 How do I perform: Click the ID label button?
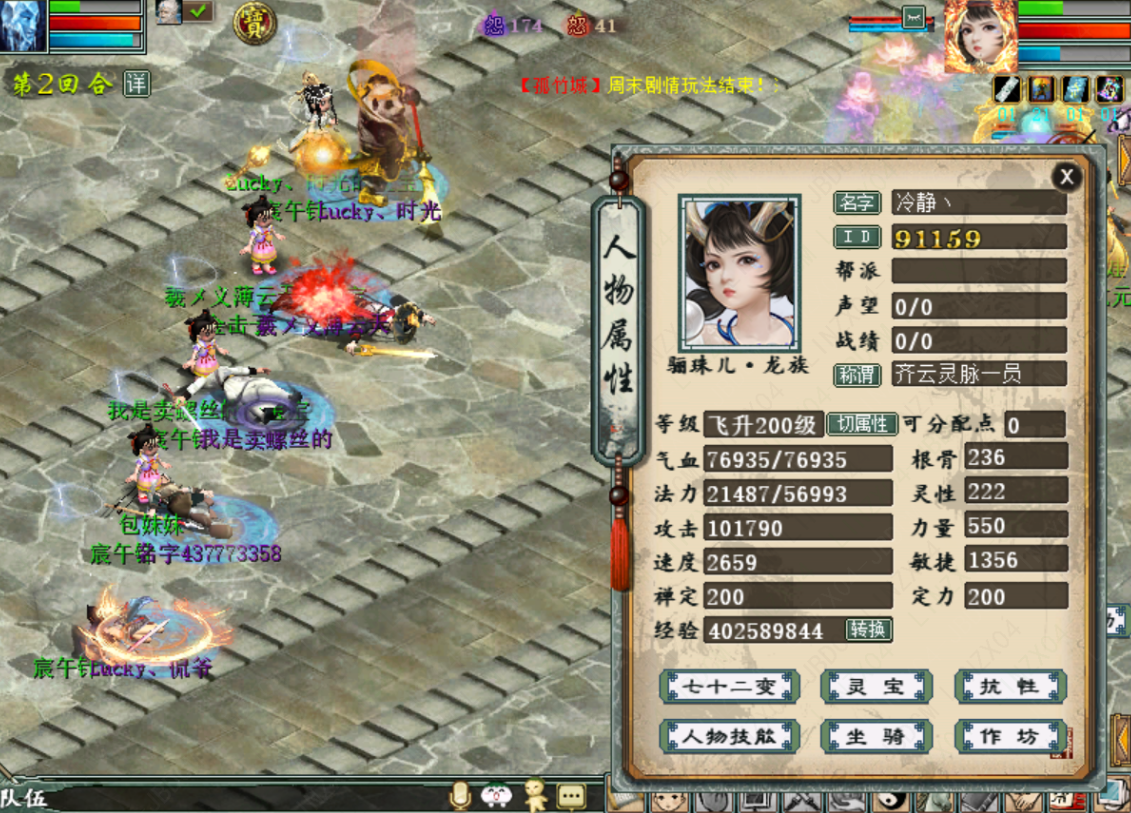coord(857,237)
